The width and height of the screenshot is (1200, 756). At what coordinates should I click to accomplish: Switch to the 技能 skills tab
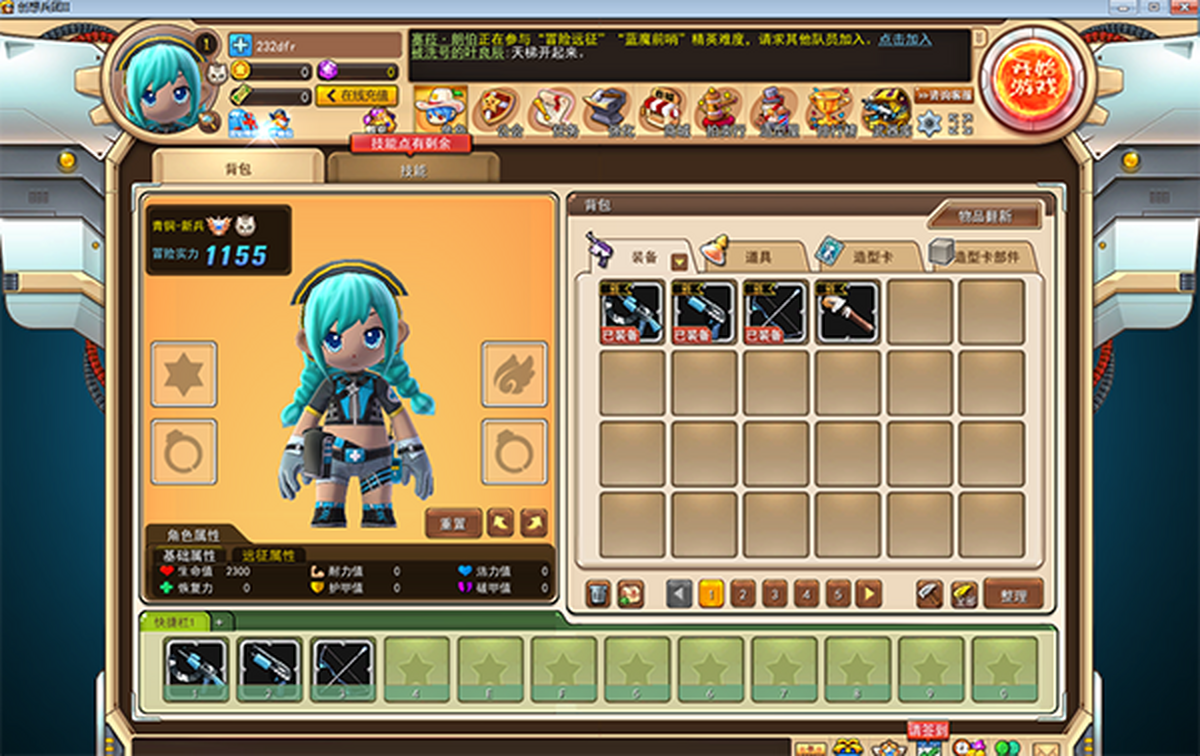[413, 170]
